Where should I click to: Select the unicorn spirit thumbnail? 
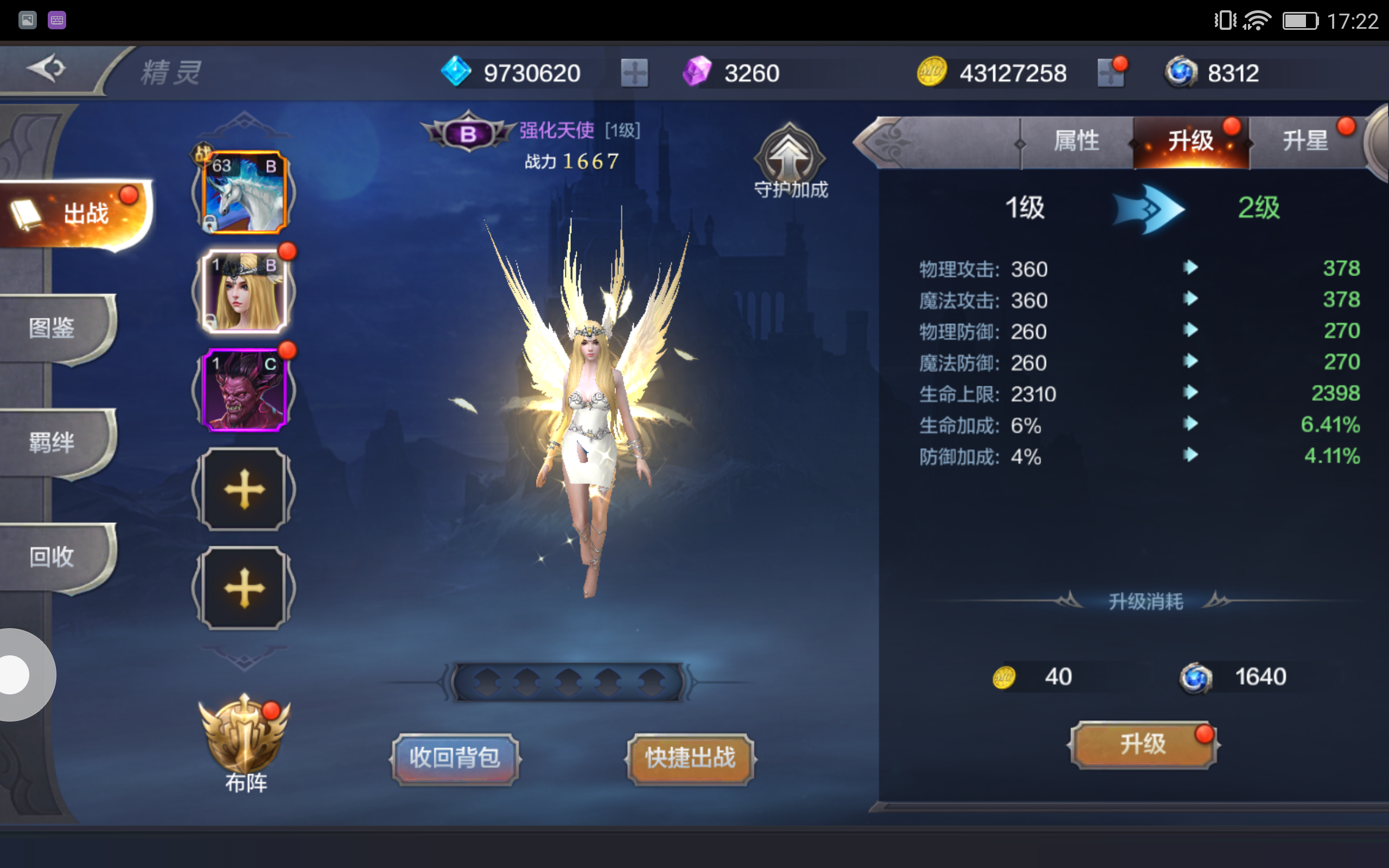click(244, 192)
